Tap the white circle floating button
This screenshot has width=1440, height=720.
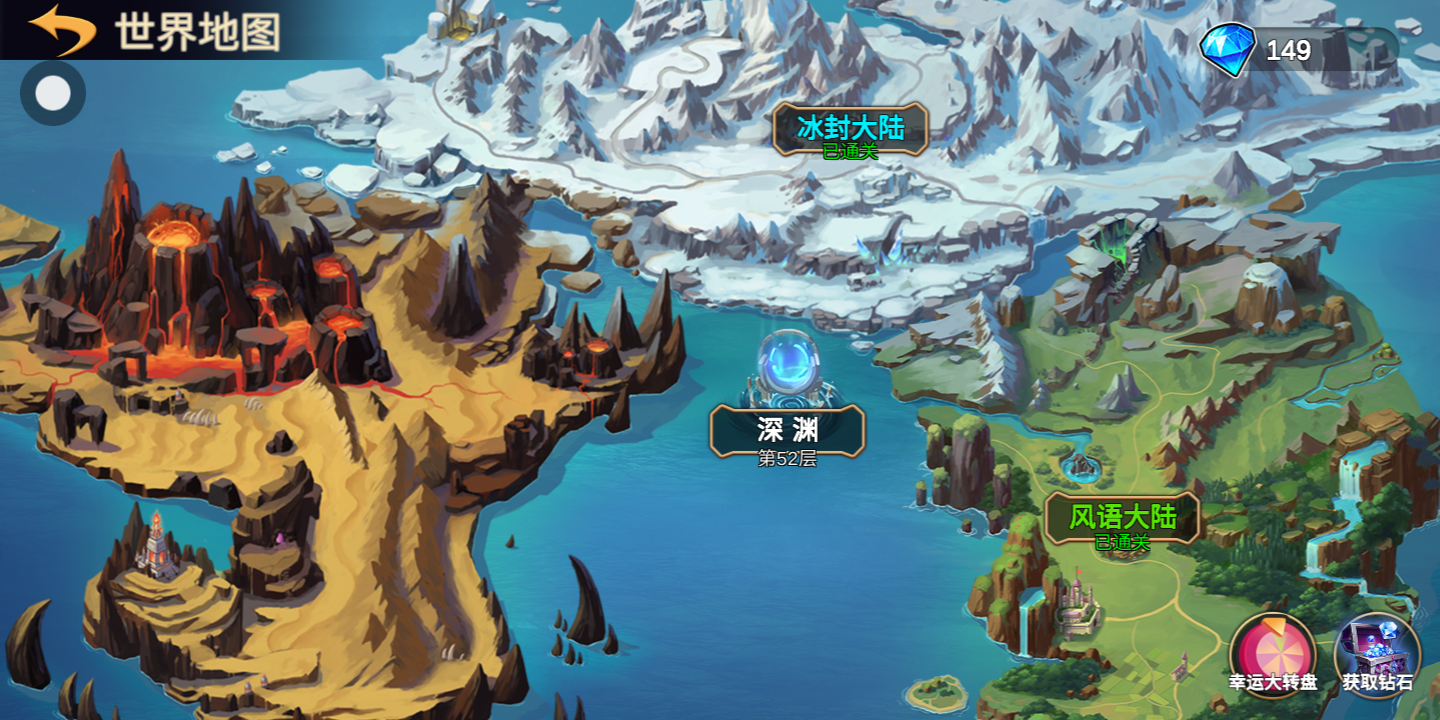53,93
